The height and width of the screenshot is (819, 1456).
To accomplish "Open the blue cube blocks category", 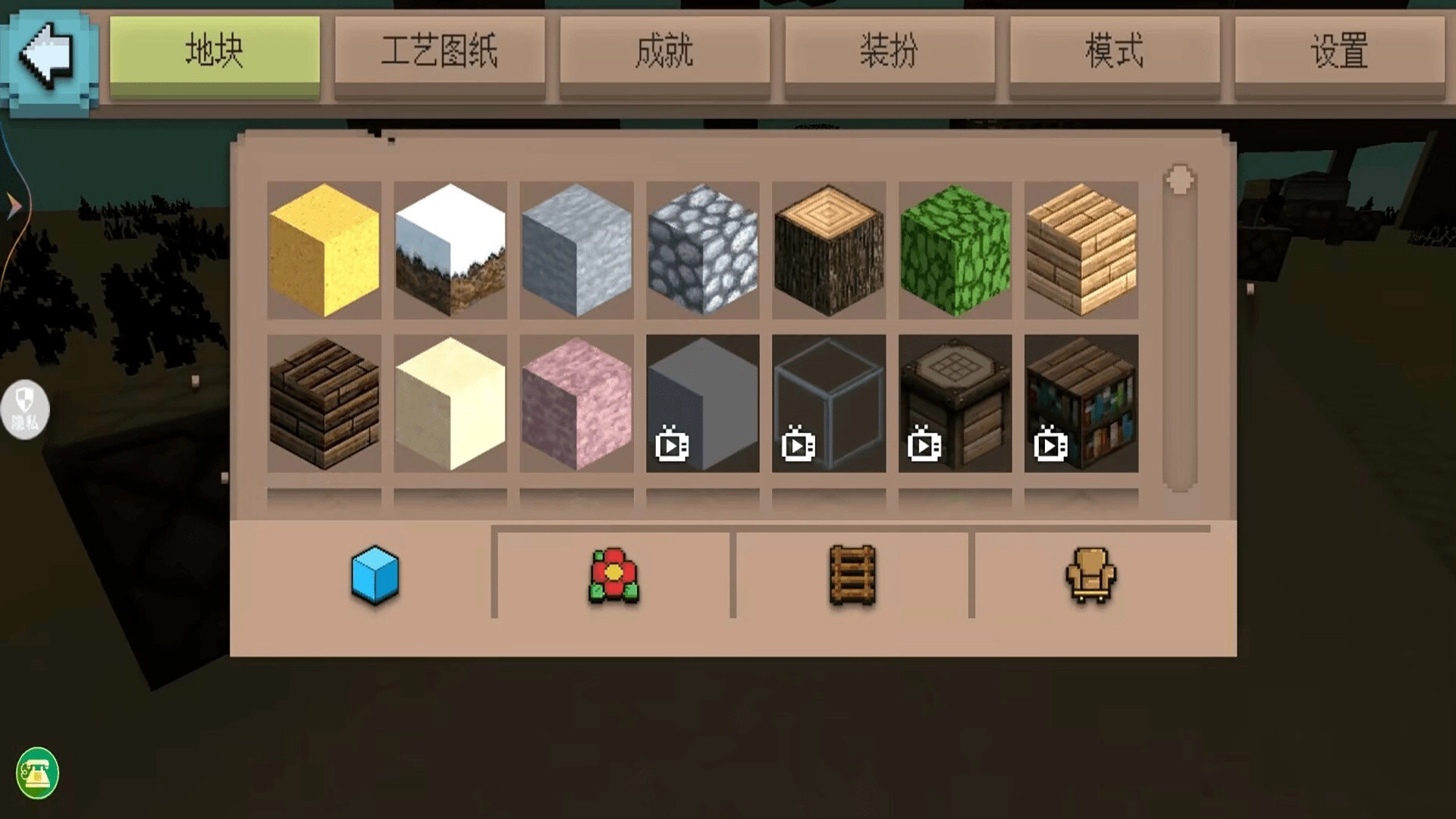I will click(x=373, y=575).
